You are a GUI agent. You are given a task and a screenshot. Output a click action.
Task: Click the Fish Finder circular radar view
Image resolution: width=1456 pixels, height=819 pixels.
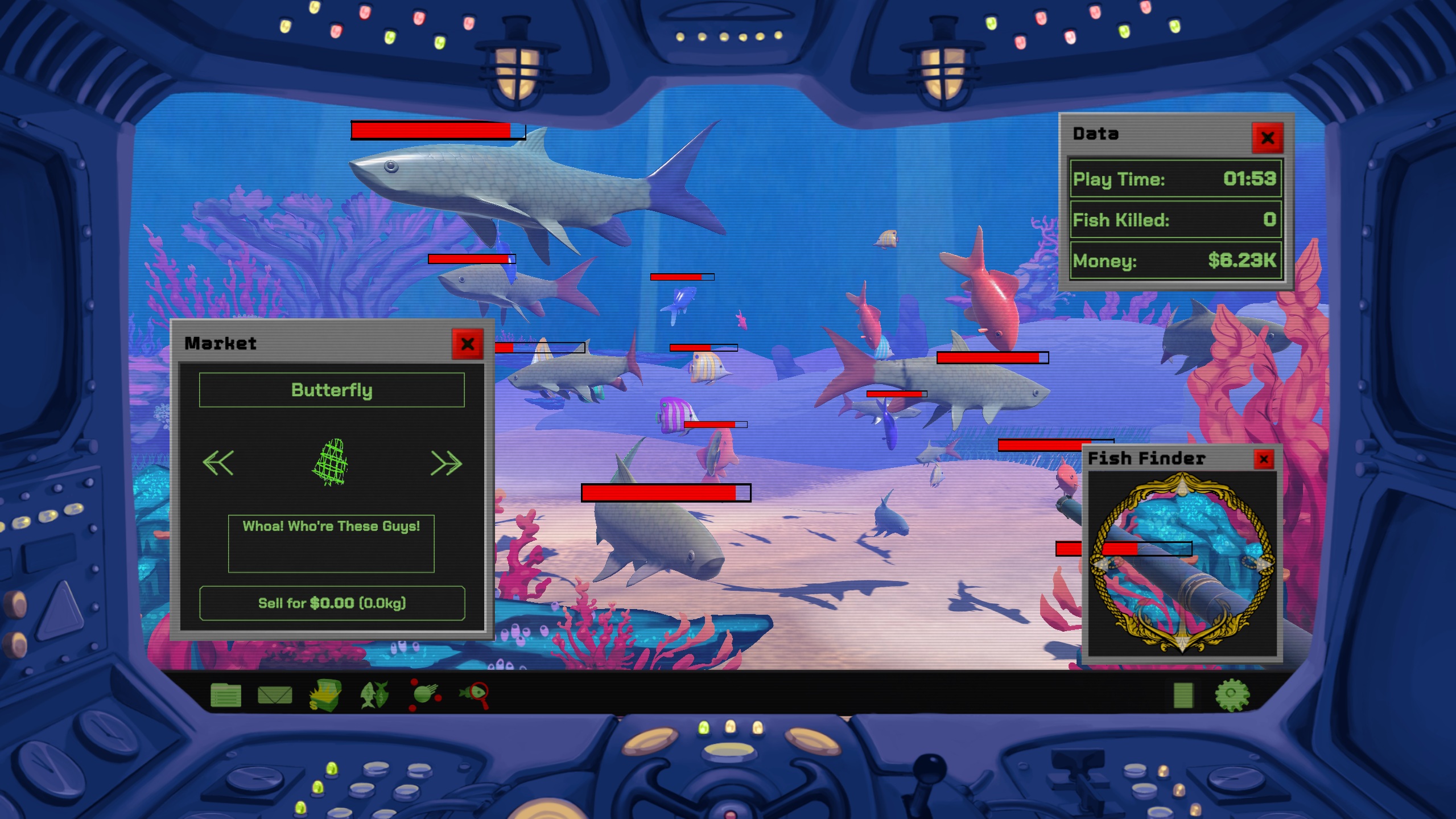coord(1182,562)
